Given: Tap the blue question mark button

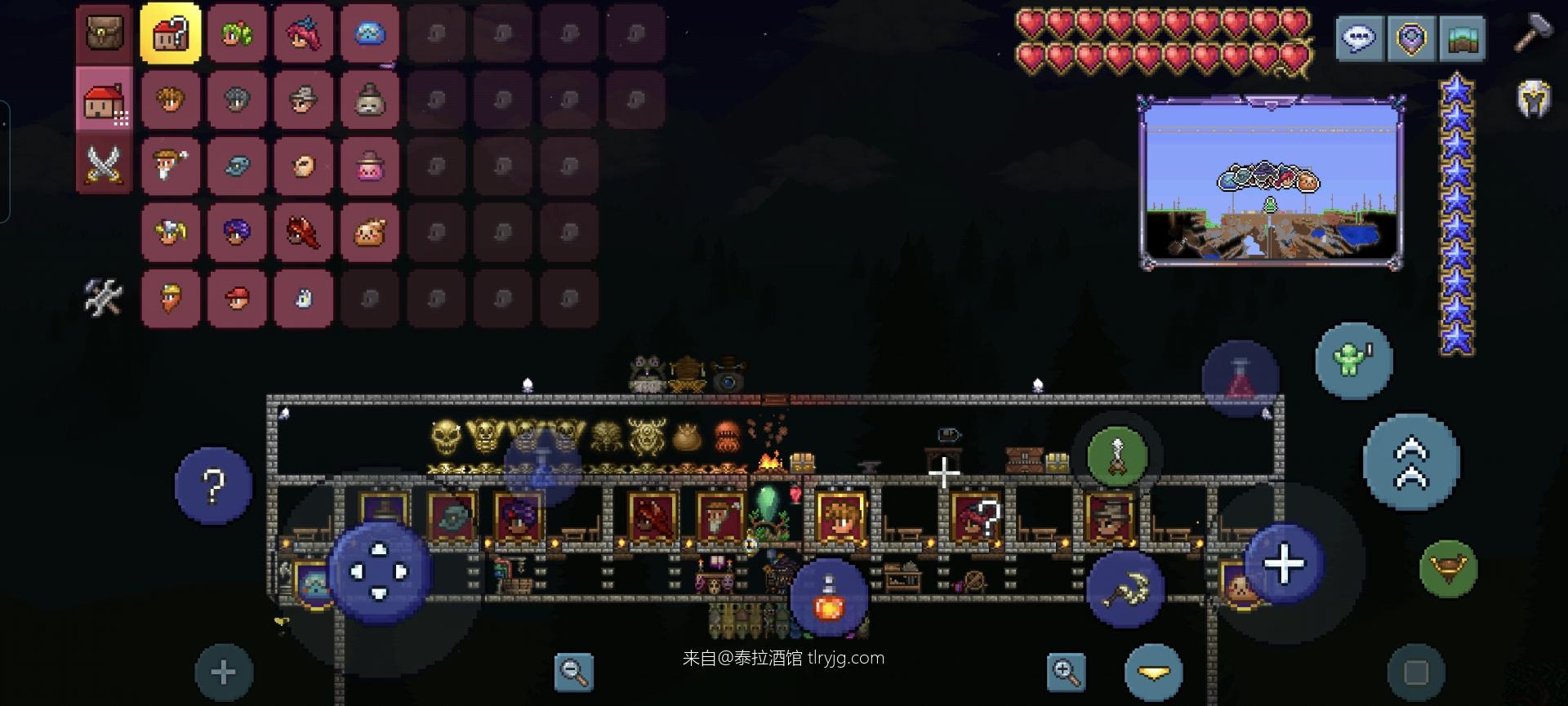Looking at the screenshot, I should 213,486.
